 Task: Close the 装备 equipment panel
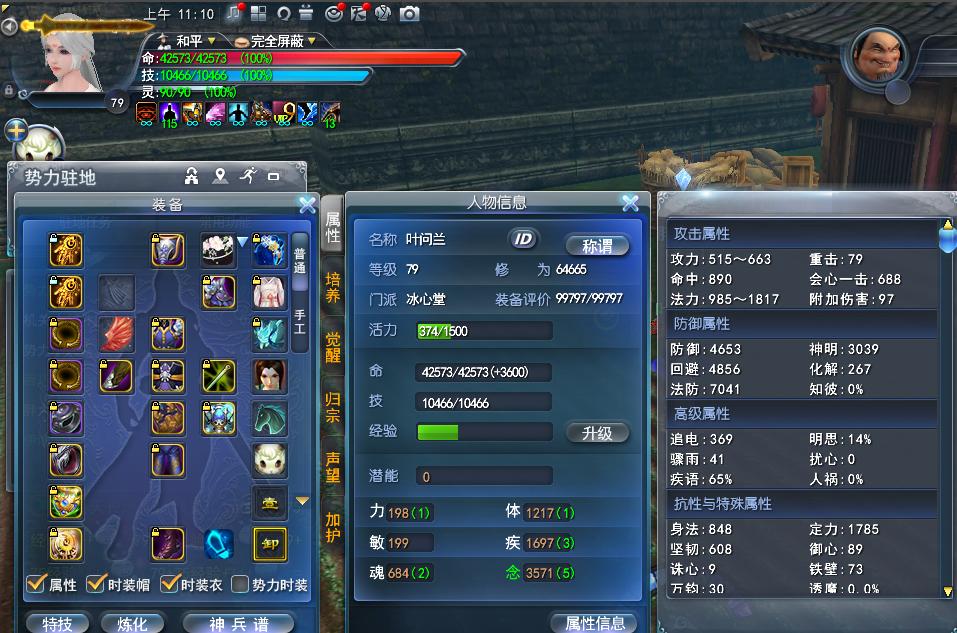307,204
